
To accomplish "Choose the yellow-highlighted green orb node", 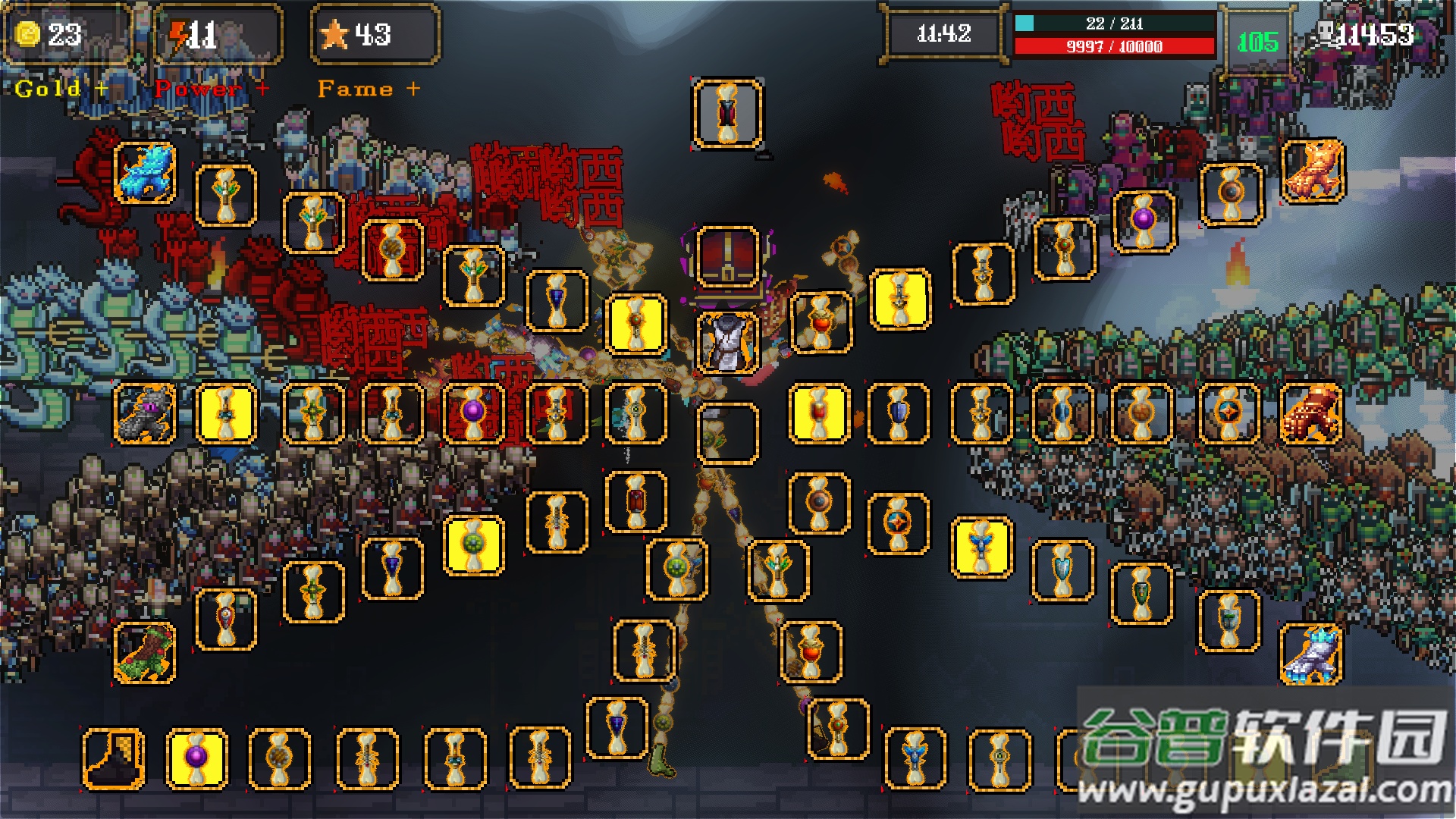I will (x=474, y=545).
